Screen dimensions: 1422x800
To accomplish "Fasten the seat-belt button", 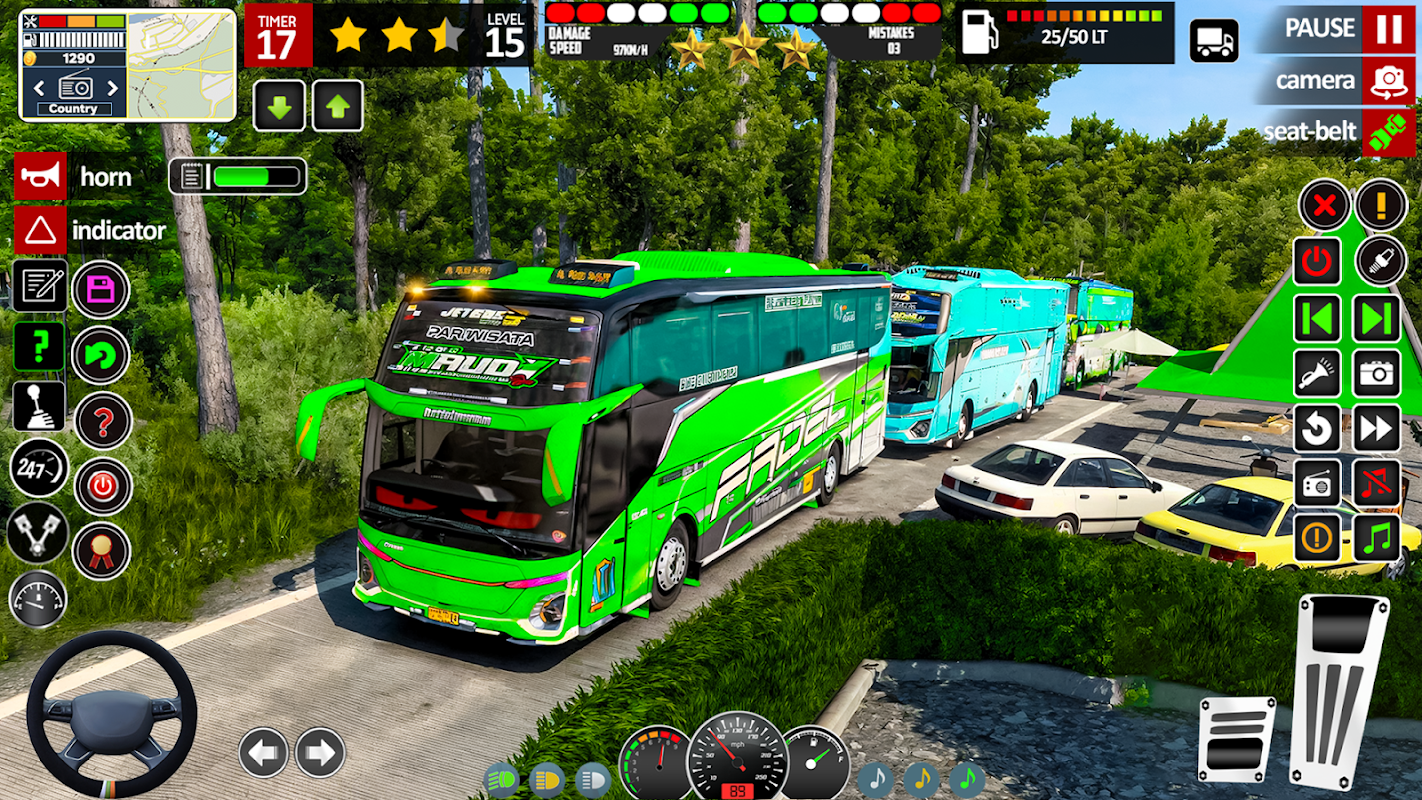I will click(1388, 133).
